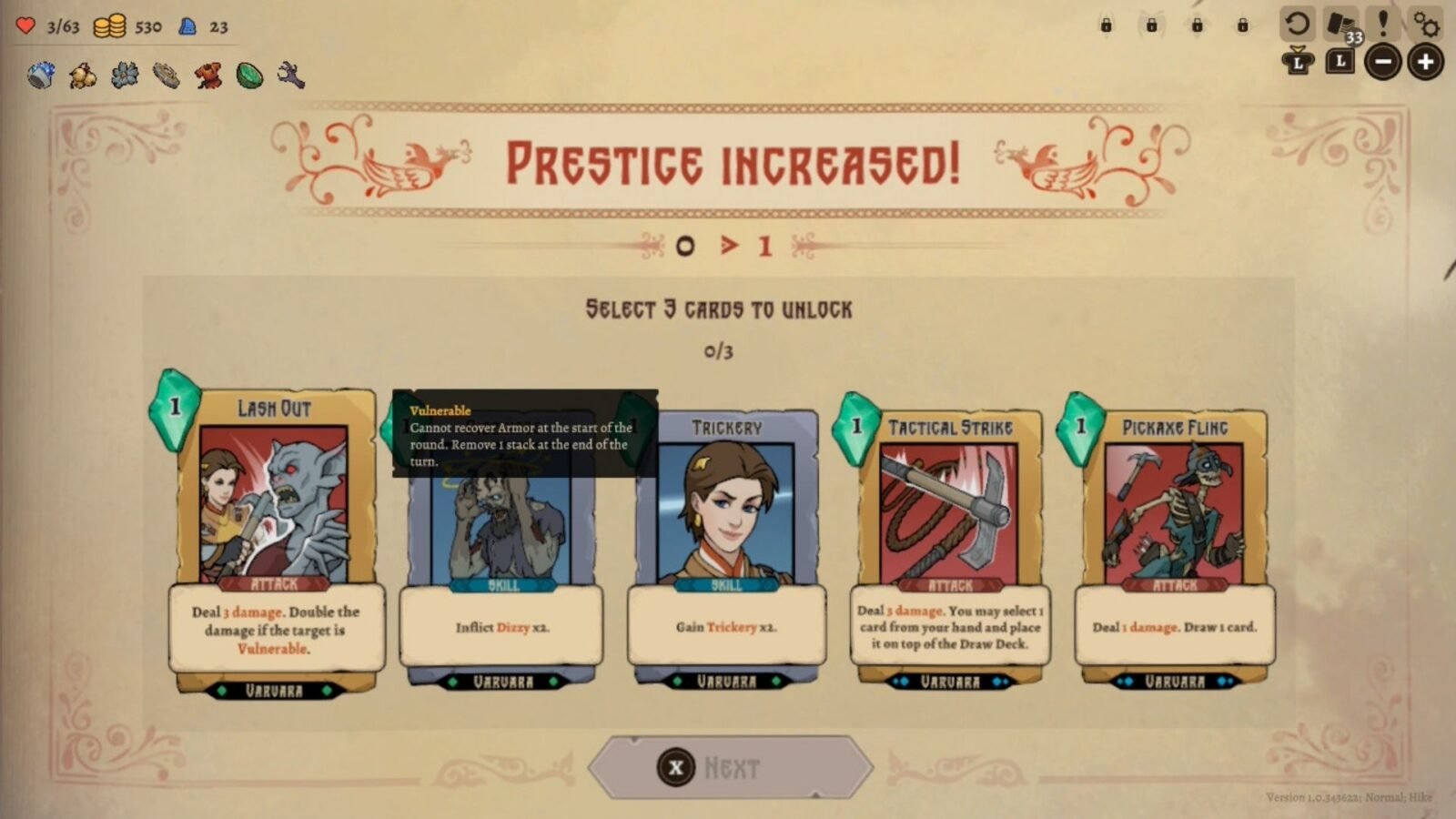Open the settings gears icon
Viewport: 1456px width, 819px height.
point(1426,25)
